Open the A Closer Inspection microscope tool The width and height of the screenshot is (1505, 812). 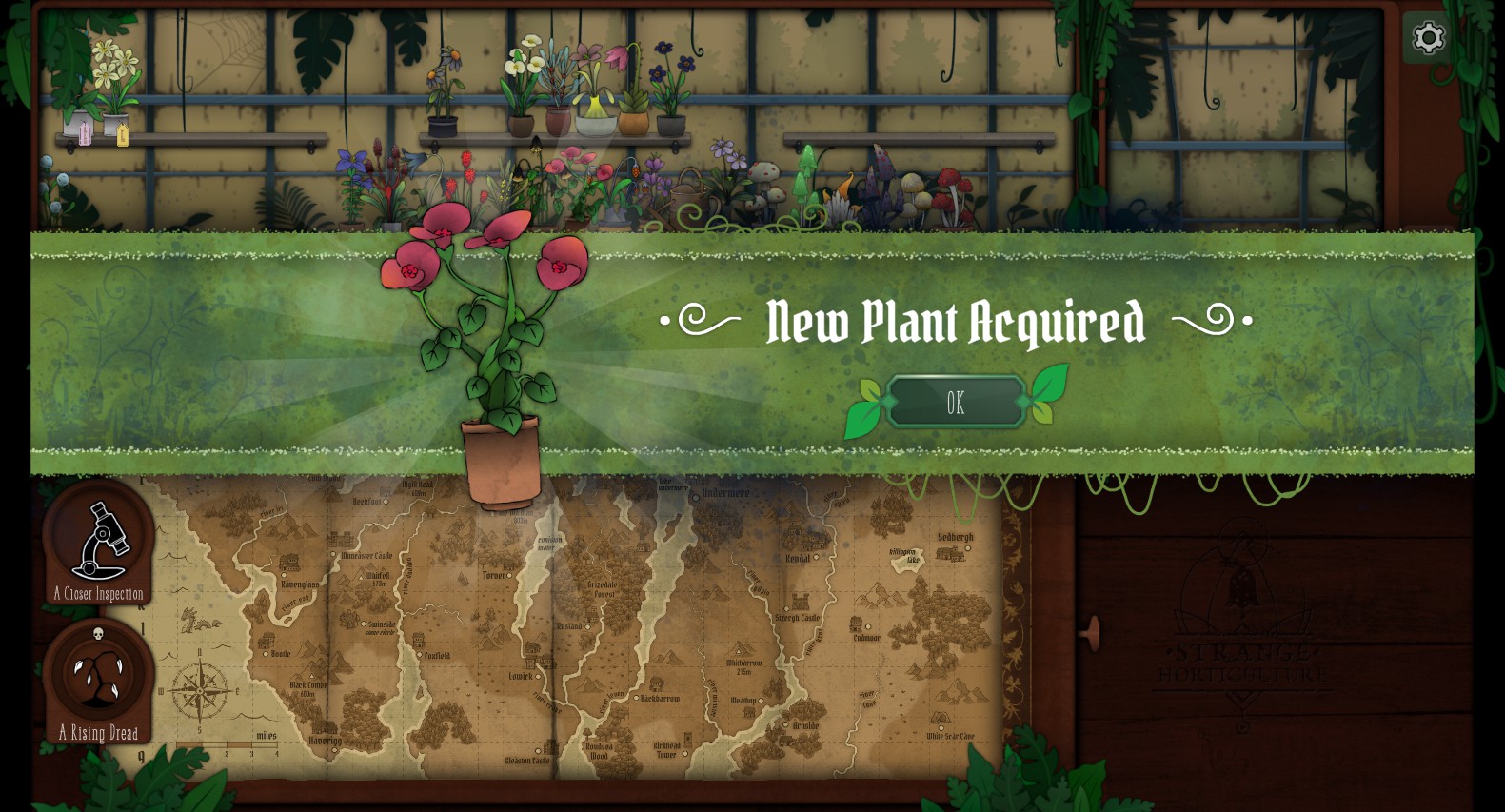[97, 541]
